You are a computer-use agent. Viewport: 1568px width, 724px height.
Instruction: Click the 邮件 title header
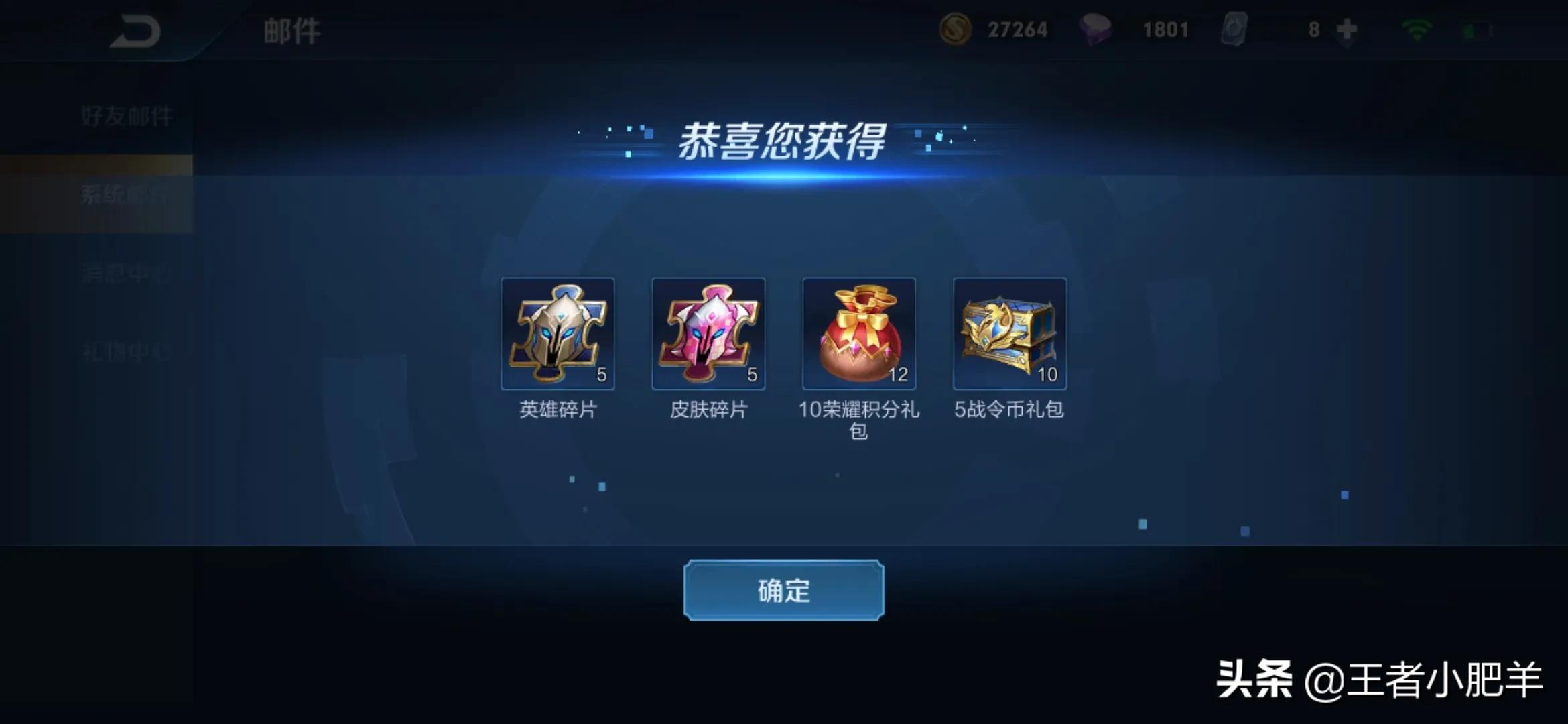[291, 29]
